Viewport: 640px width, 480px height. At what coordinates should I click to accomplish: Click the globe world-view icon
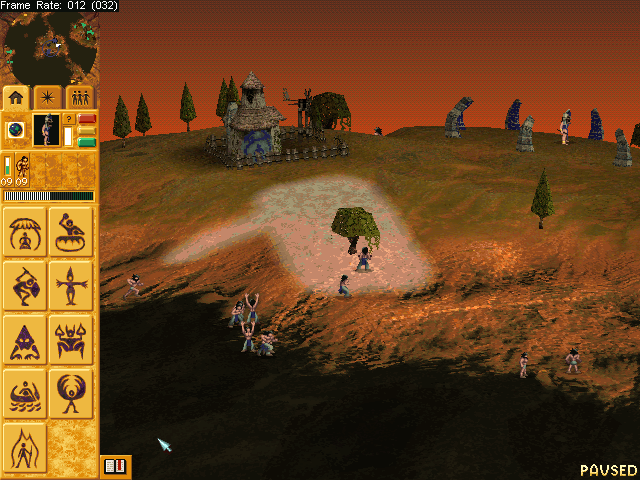tap(16, 130)
